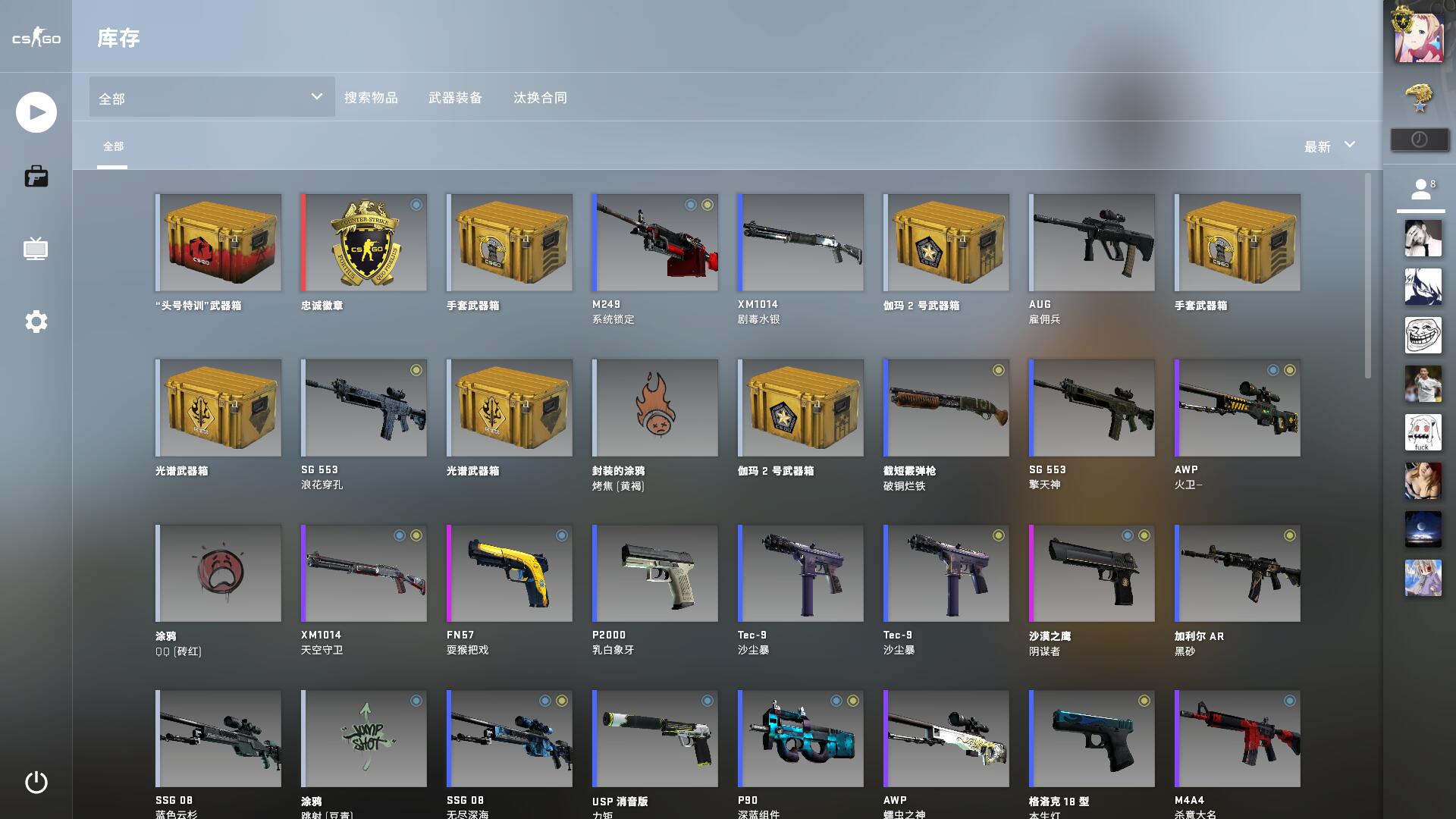Screen dimensions: 1456x819
Task: Open the 伽玛 2 号武器箱 case
Action: pyautogui.click(x=946, y=243)
